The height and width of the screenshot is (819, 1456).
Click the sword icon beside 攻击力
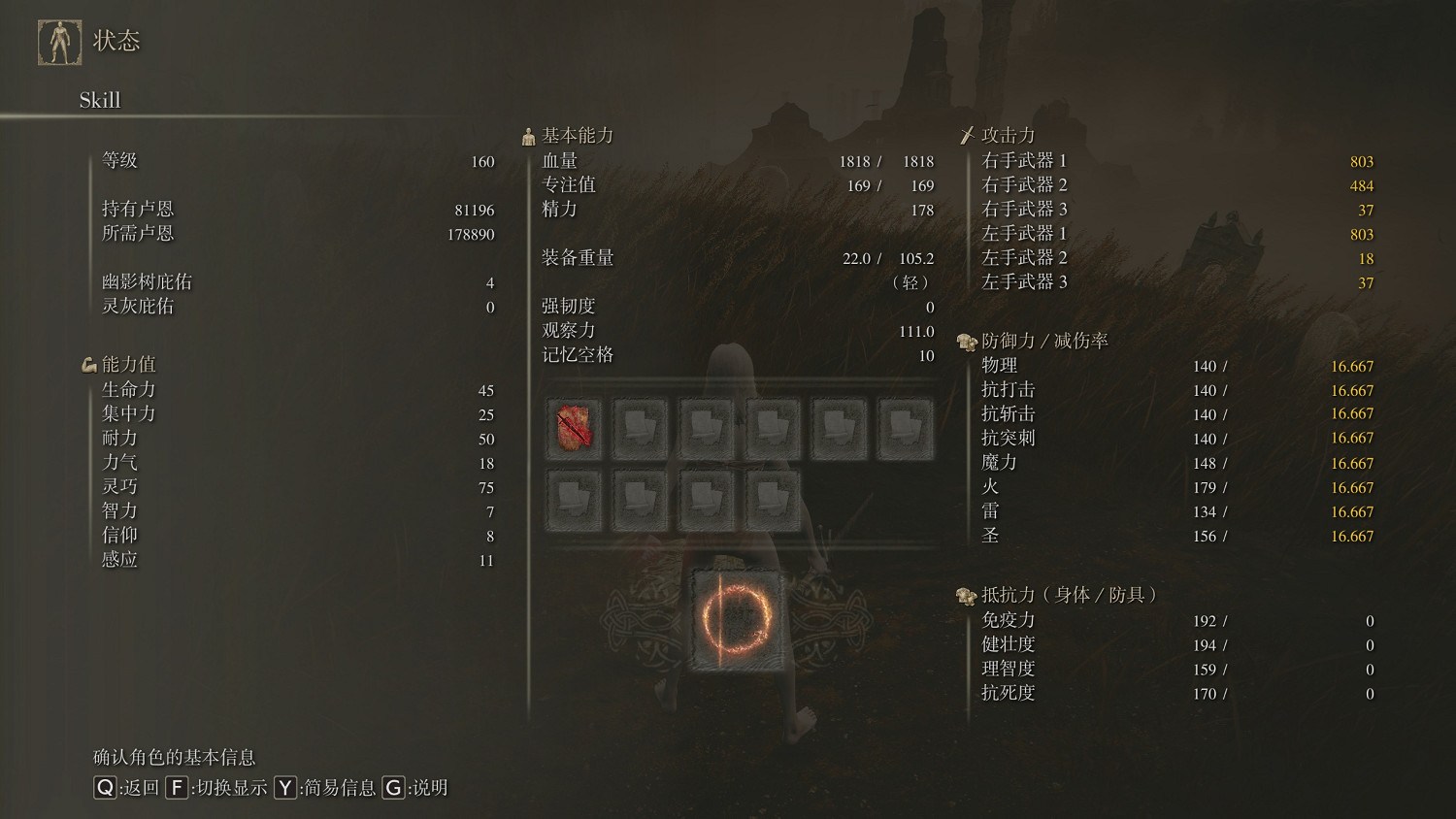click(x=968, y=133)
